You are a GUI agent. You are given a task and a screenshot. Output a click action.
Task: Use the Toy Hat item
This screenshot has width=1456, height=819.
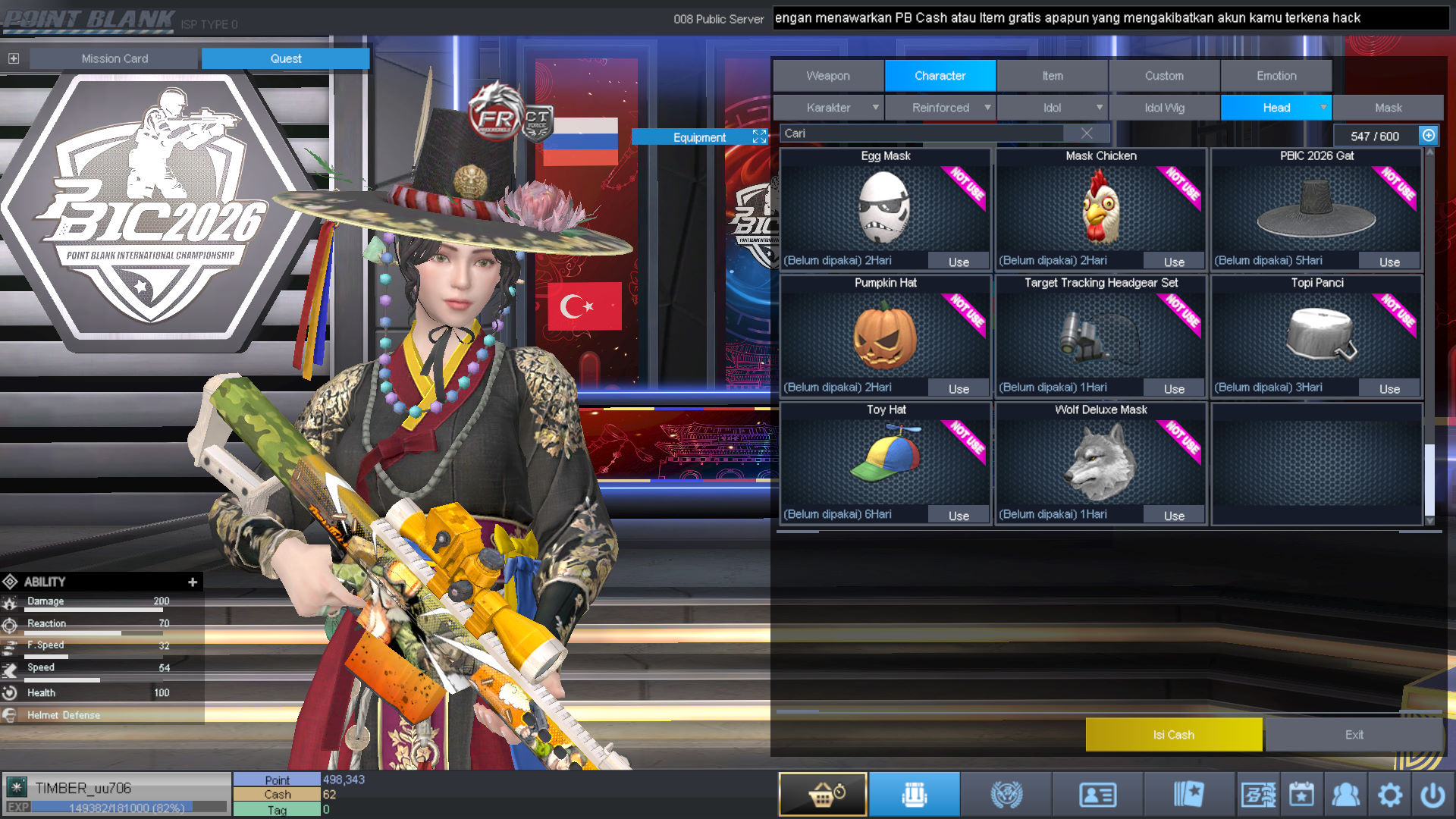[x=959, y=516]
